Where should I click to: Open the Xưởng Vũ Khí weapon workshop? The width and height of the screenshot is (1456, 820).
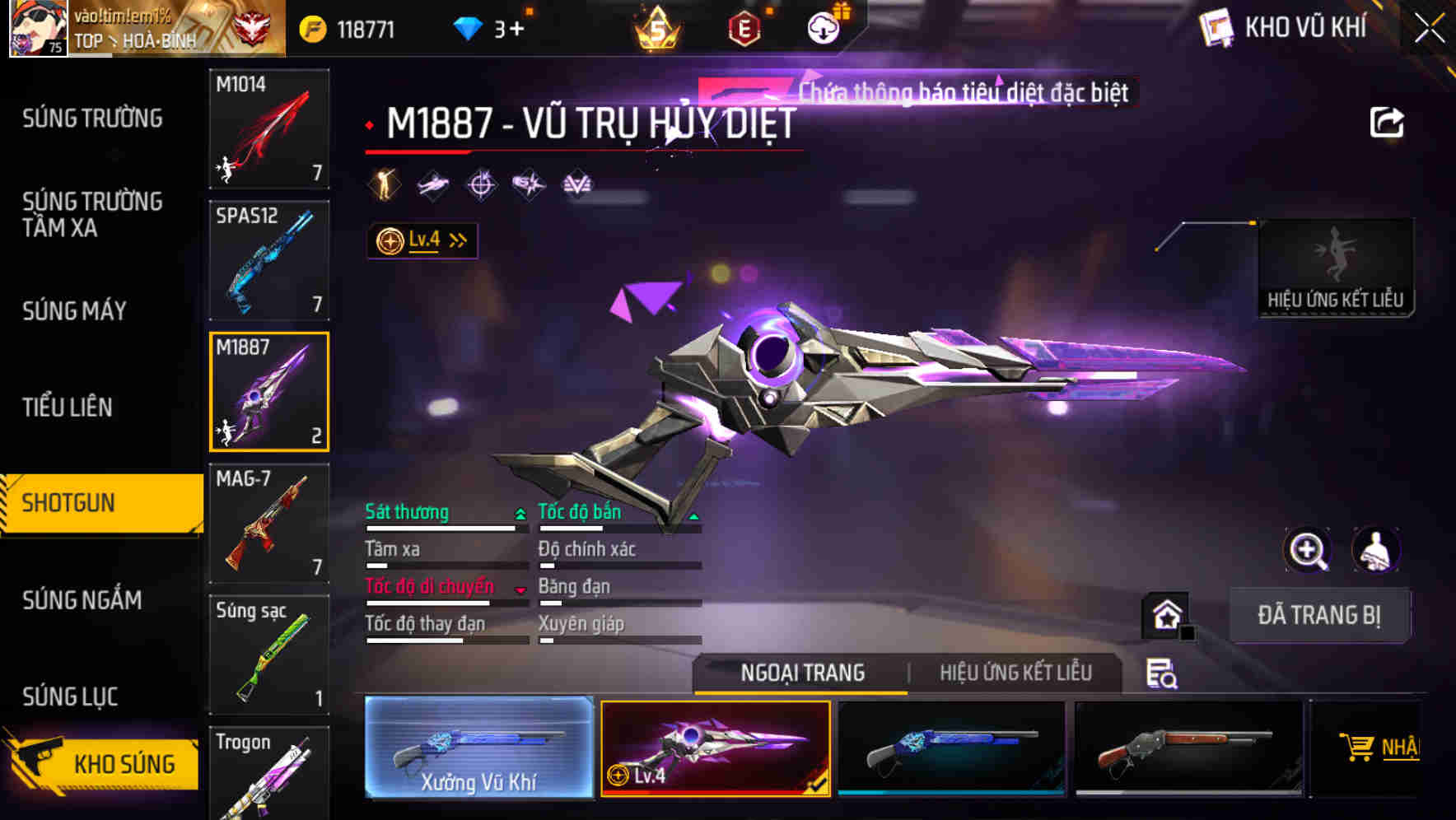[x=478, y=745]
